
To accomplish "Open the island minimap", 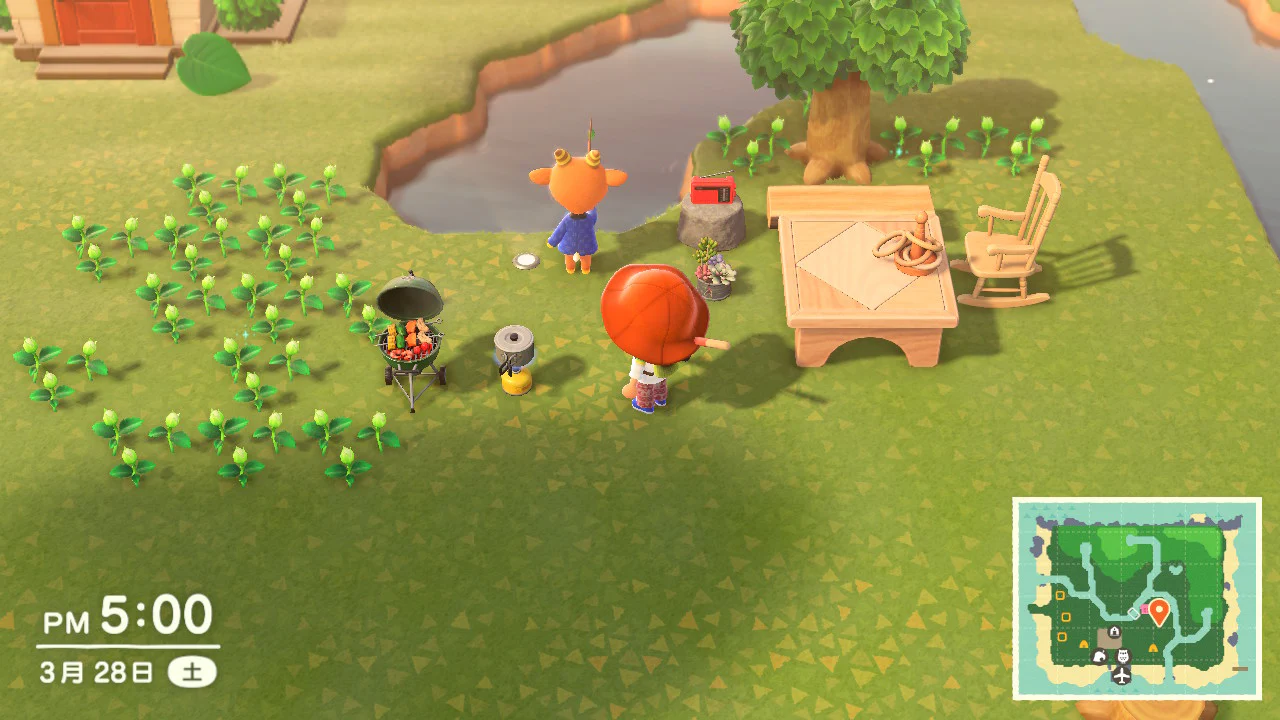I will tap(1137, 598).
